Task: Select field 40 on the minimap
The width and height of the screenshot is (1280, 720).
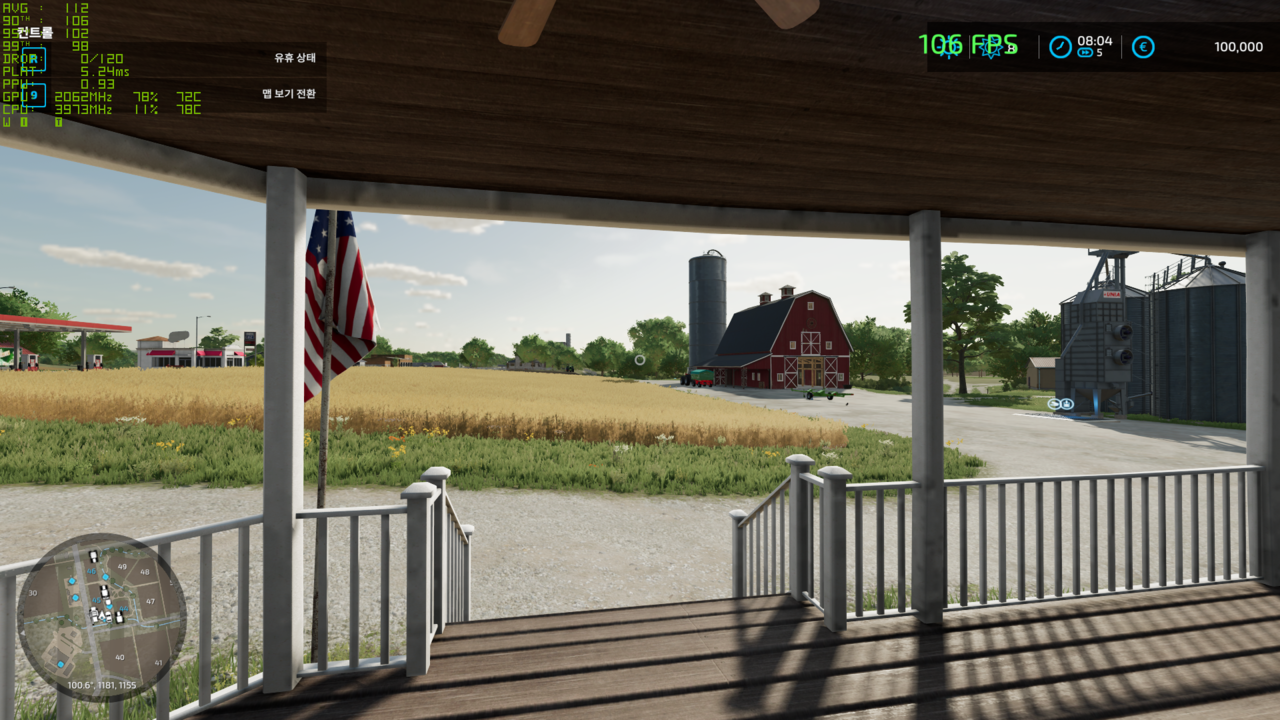Action: (120, 657)
